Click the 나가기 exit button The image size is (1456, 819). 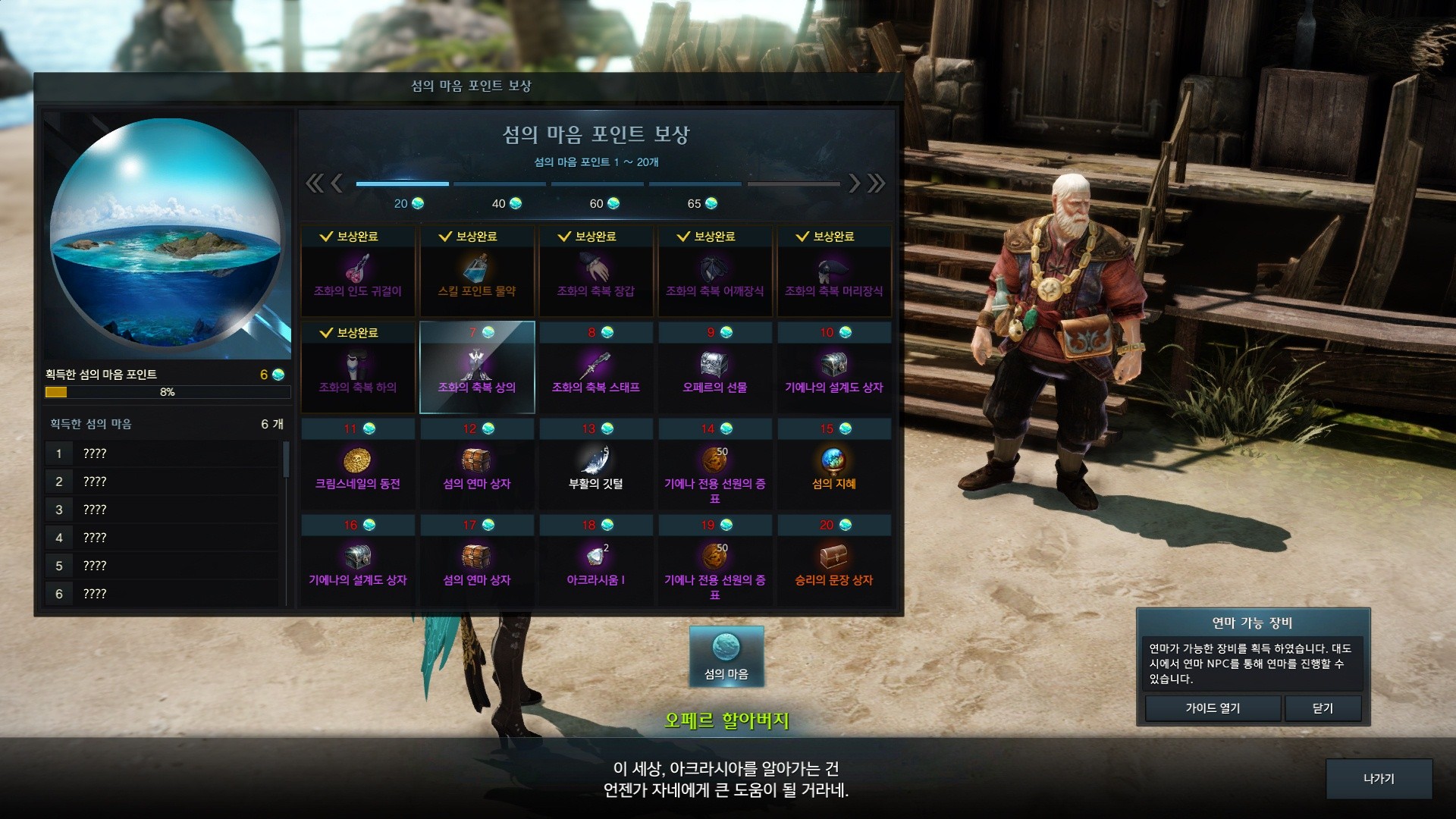pyautogui.click(x=1379, y=779)
